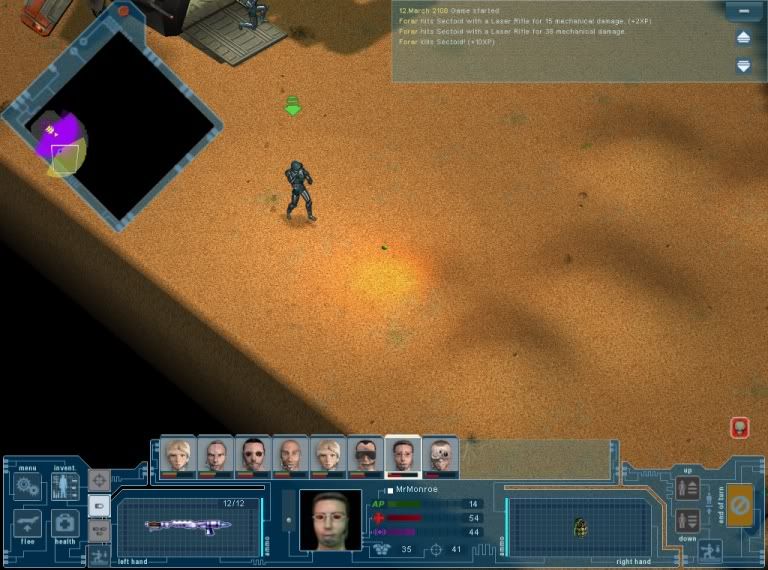Select the cyborg-faced soldier portrait
Image resolution: width=768 pixels, height=570 pixels.
(x=441, y=457)
